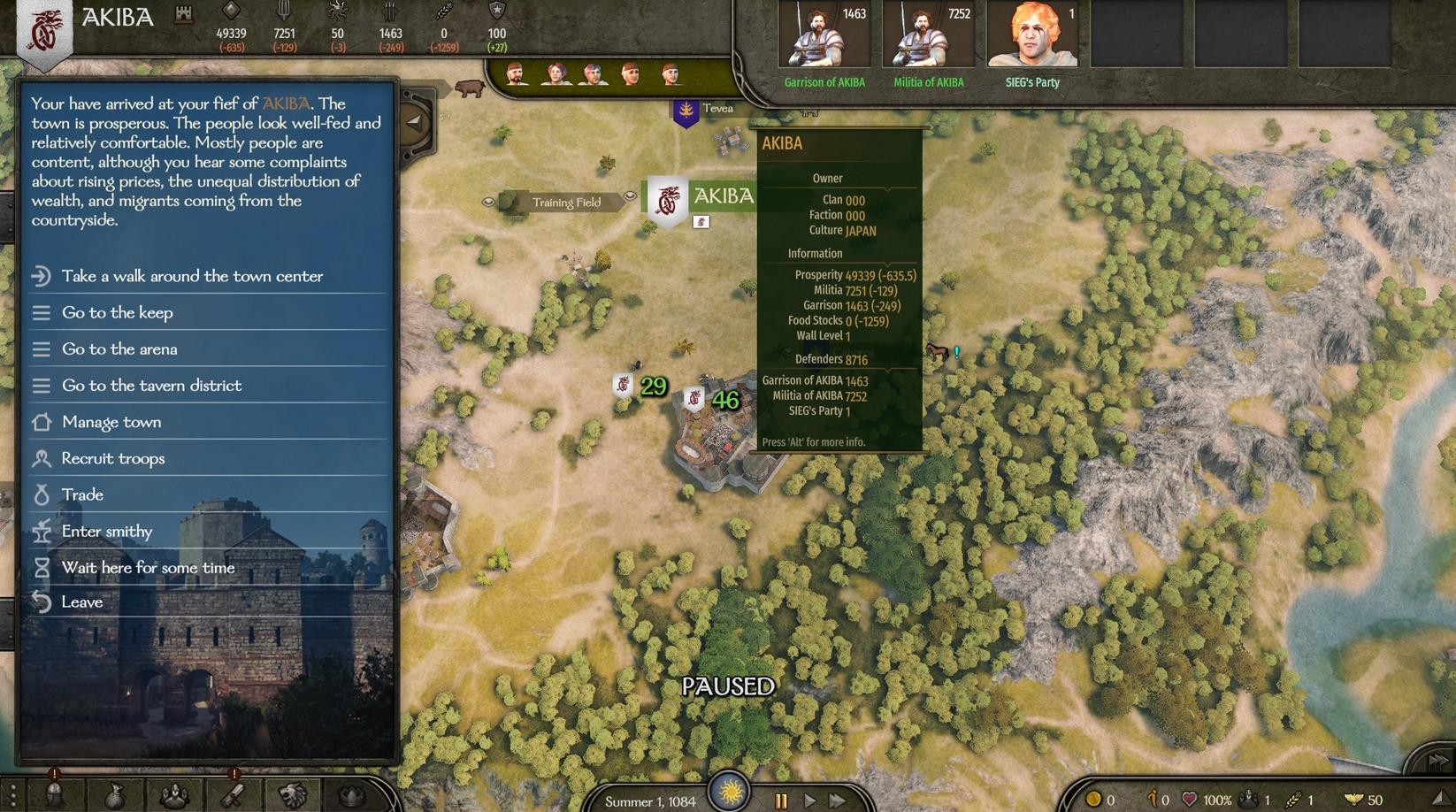Toggle the pause button on time controls

click(781, 801)
